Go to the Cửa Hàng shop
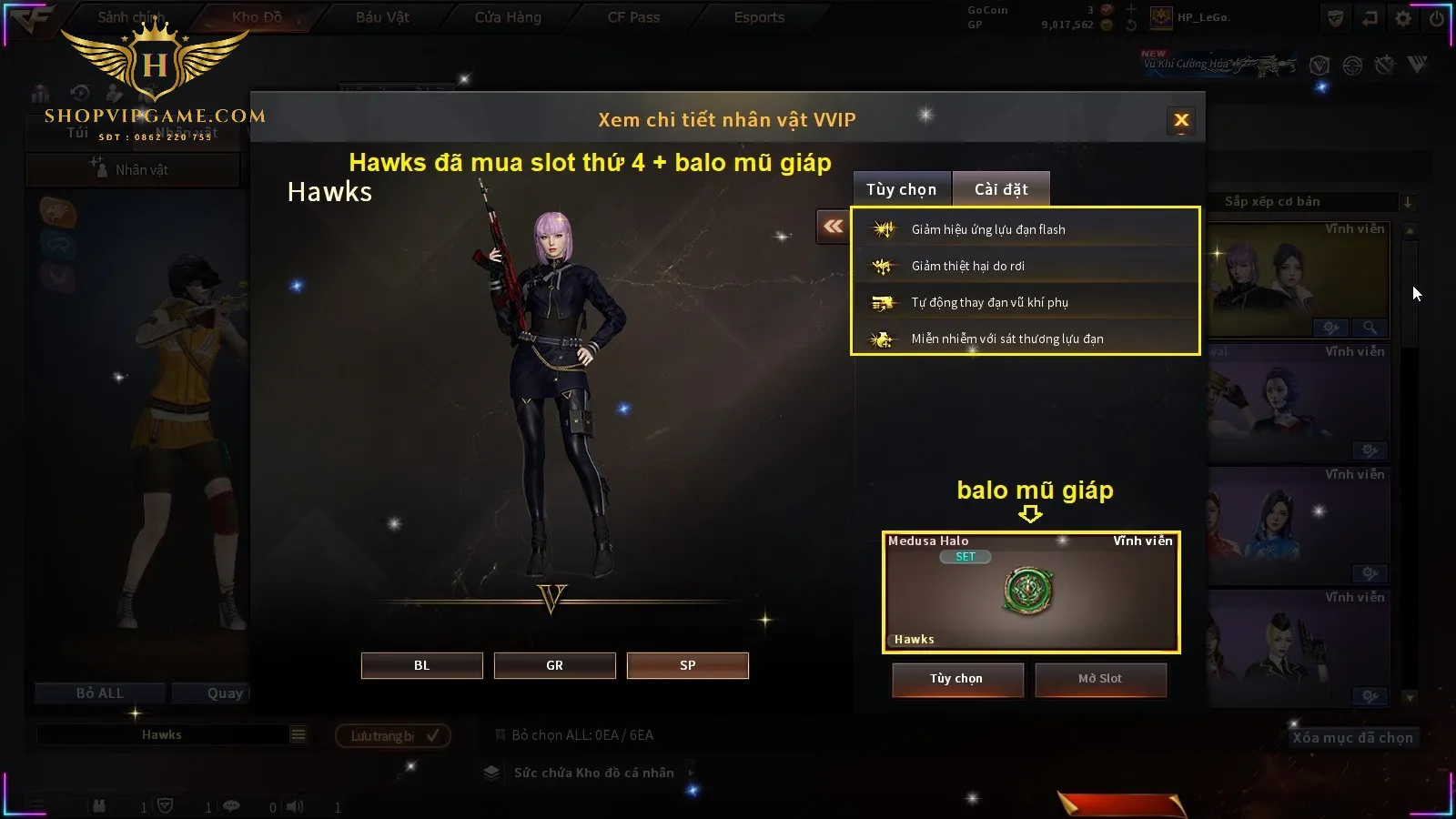Screen dimensions: 1456x819 [x=508, y=17]
